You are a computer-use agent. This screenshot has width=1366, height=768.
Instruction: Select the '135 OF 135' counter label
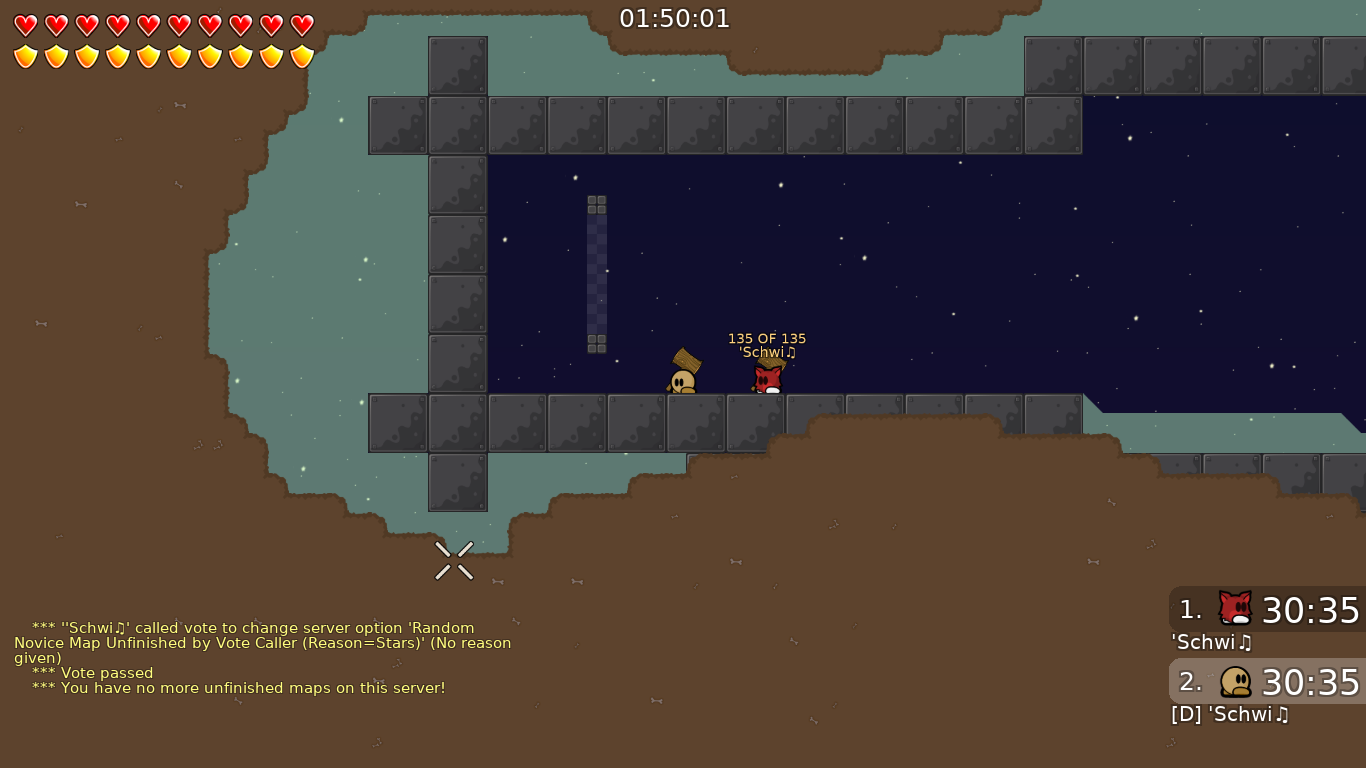click(767, 338)
